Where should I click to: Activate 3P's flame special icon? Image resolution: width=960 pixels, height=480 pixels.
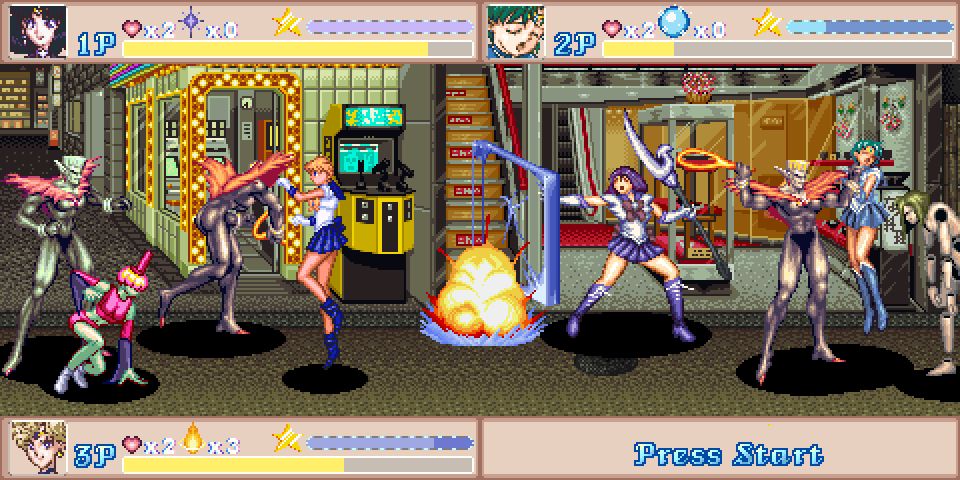click(x=192, y=439)
